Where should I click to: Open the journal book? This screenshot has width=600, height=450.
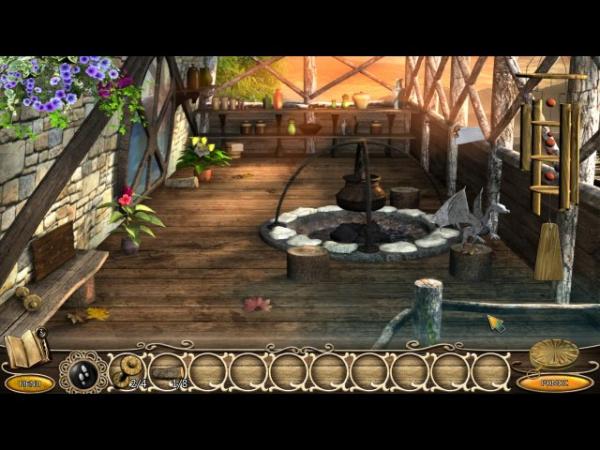26,349
